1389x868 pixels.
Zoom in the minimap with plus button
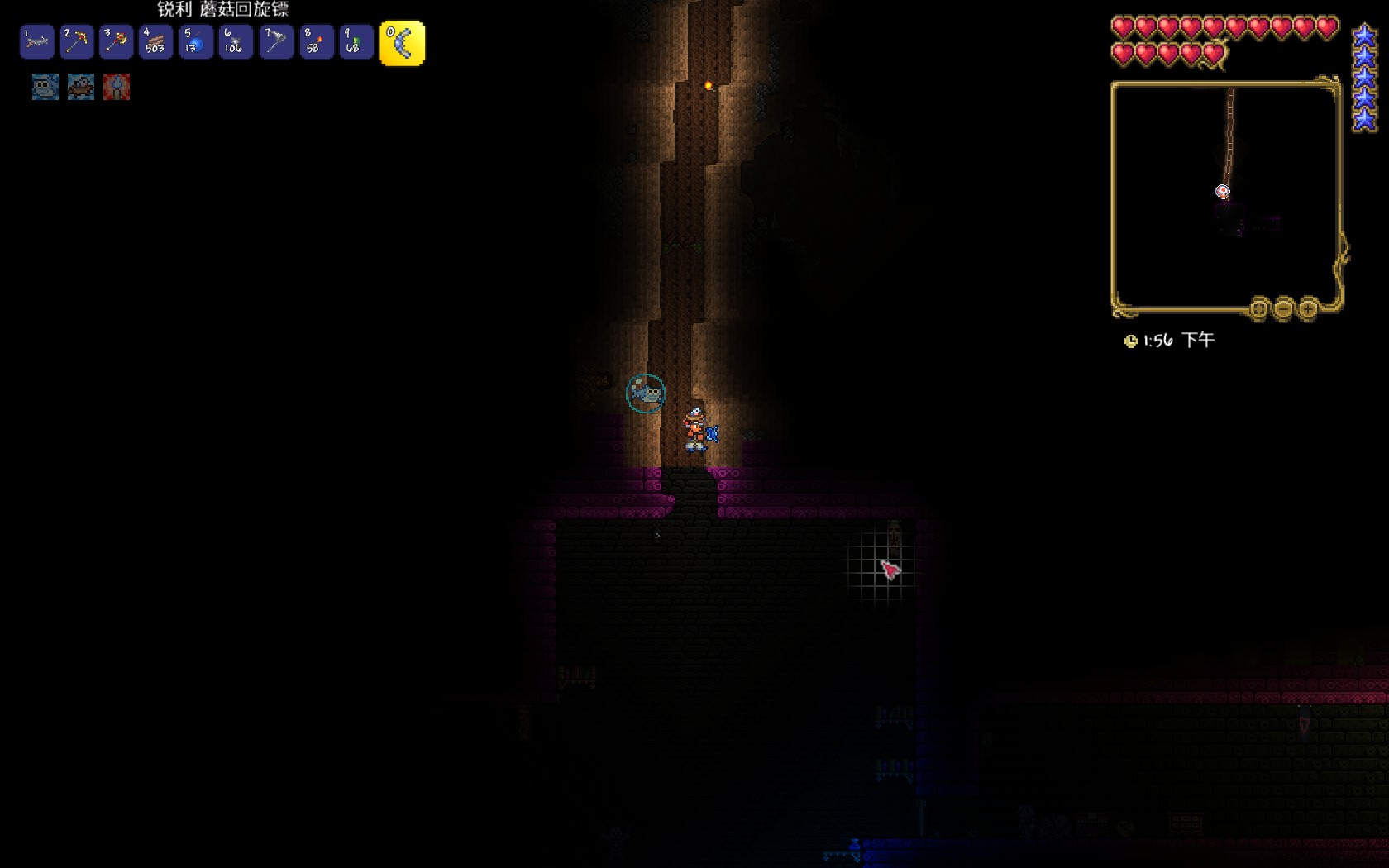1308,309
